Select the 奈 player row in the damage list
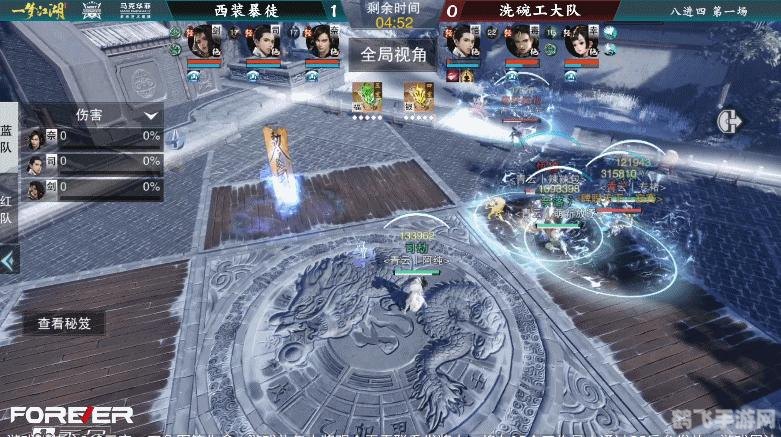 (94, 136)
